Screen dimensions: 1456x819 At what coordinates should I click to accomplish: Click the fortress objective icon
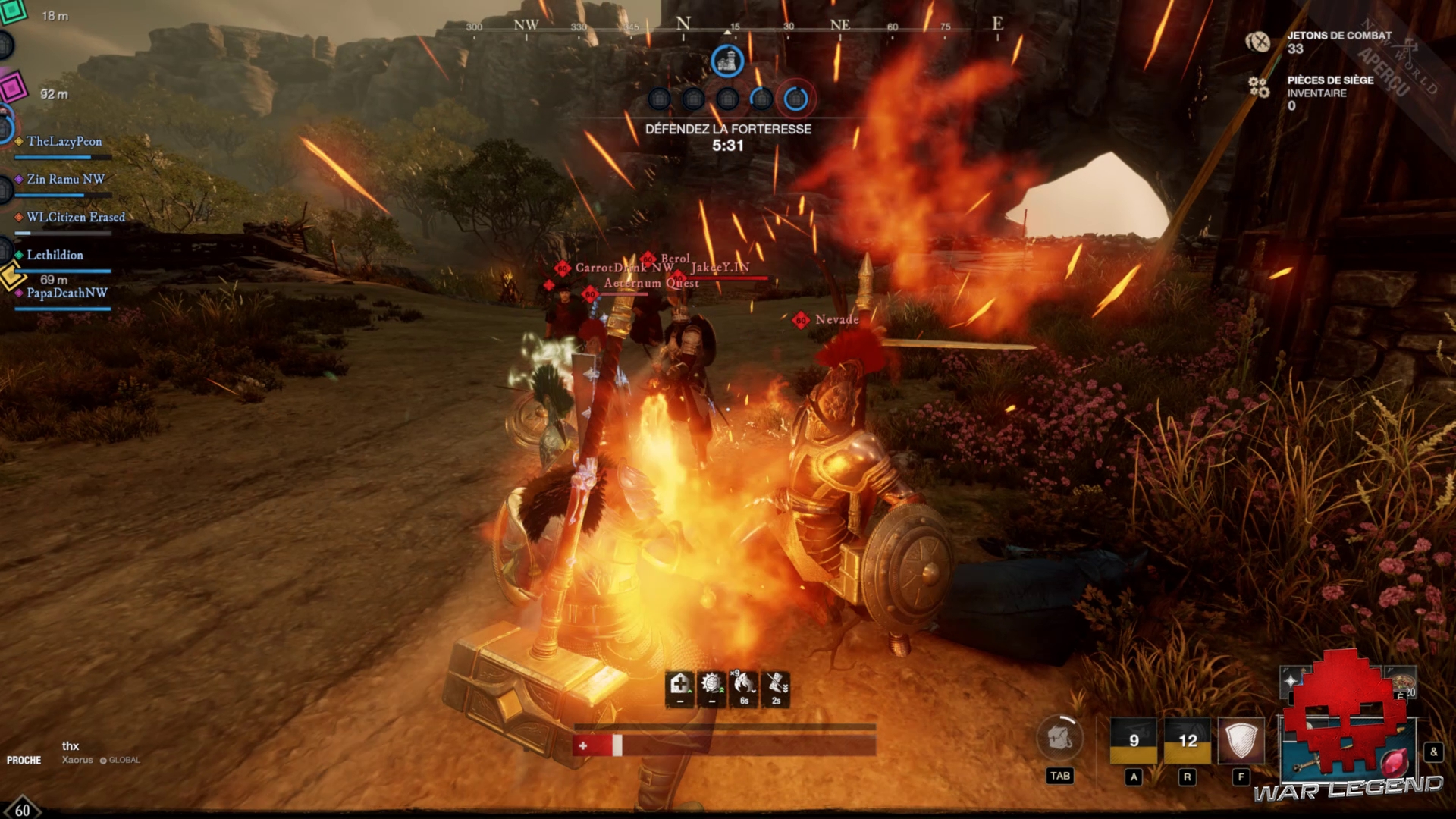(727, 61)
